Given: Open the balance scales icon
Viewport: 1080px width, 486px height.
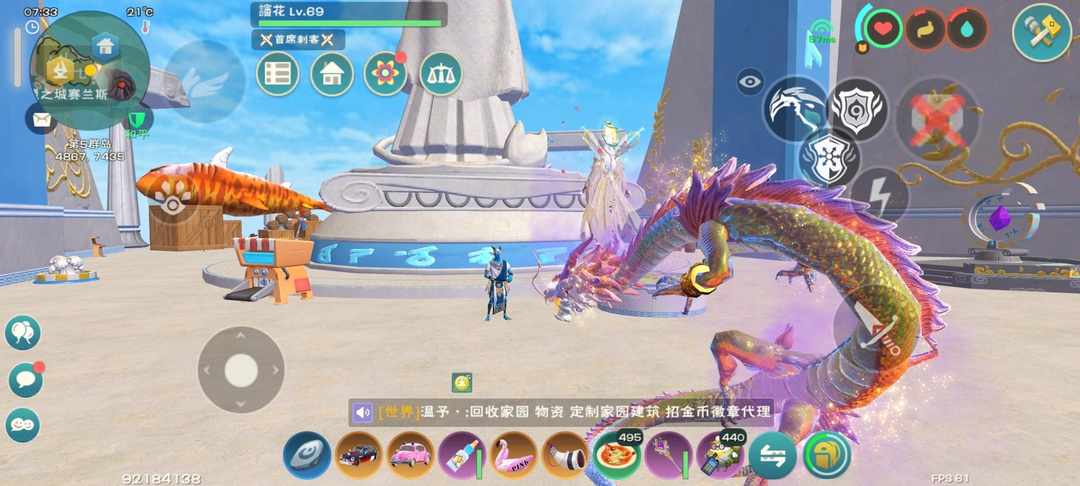Looking at the screenshot, I should pyautogui.click(x=440, y=74).
